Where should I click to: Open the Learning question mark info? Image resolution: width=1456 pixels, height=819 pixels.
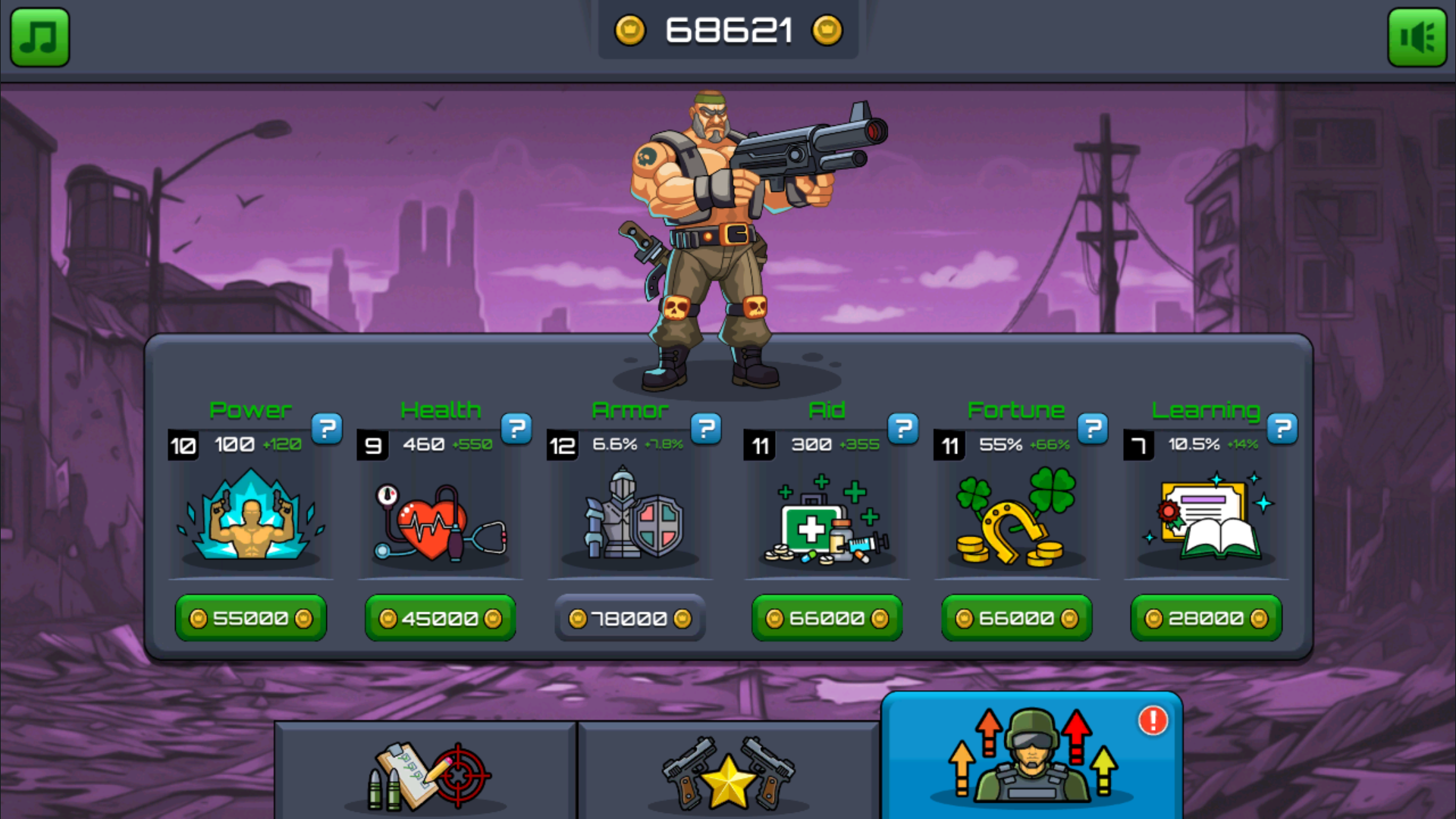[1282, 429]
